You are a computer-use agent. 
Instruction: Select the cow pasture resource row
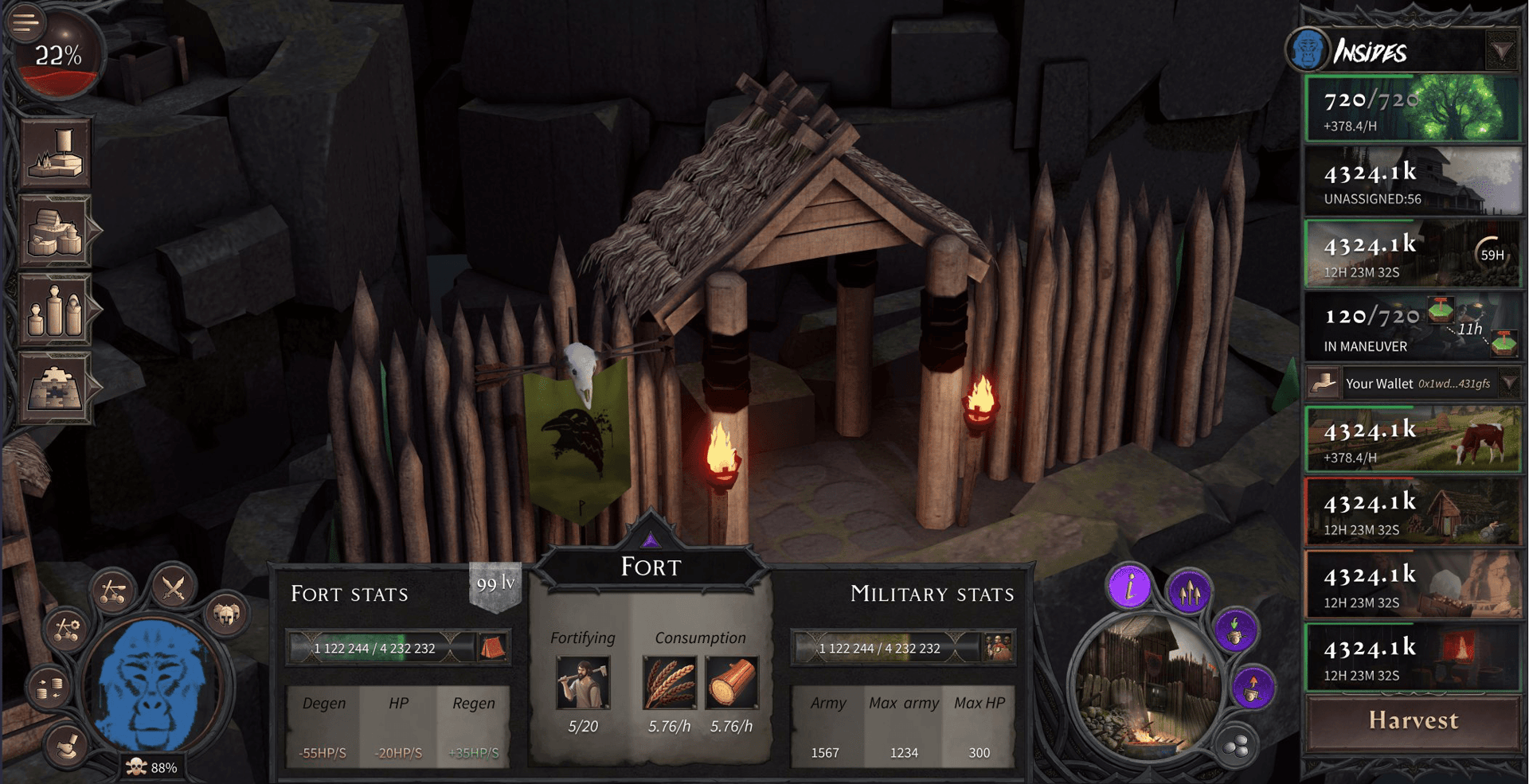[1413, 439]
